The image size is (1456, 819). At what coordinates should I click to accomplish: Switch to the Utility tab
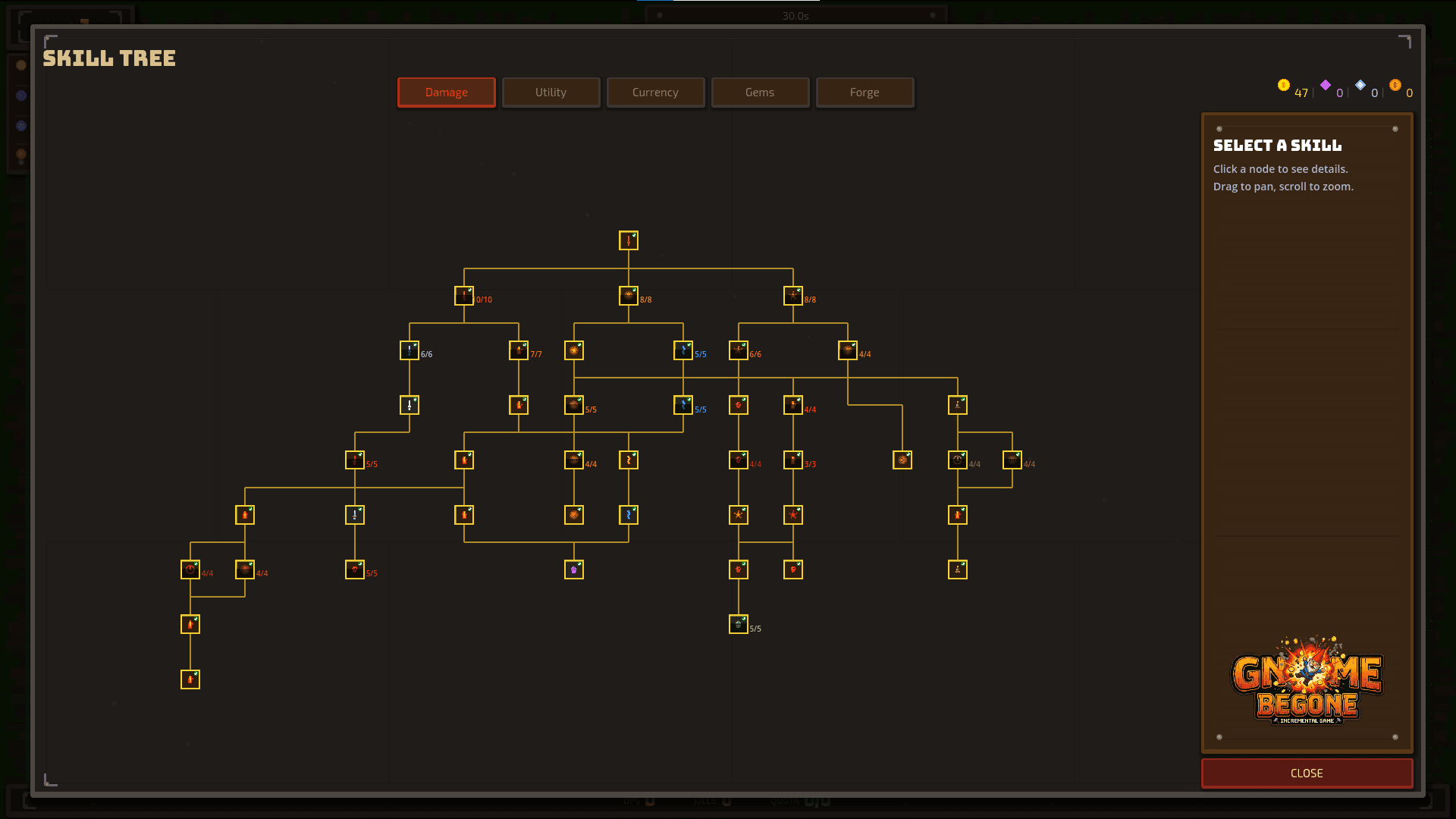(x=551, y=92)
